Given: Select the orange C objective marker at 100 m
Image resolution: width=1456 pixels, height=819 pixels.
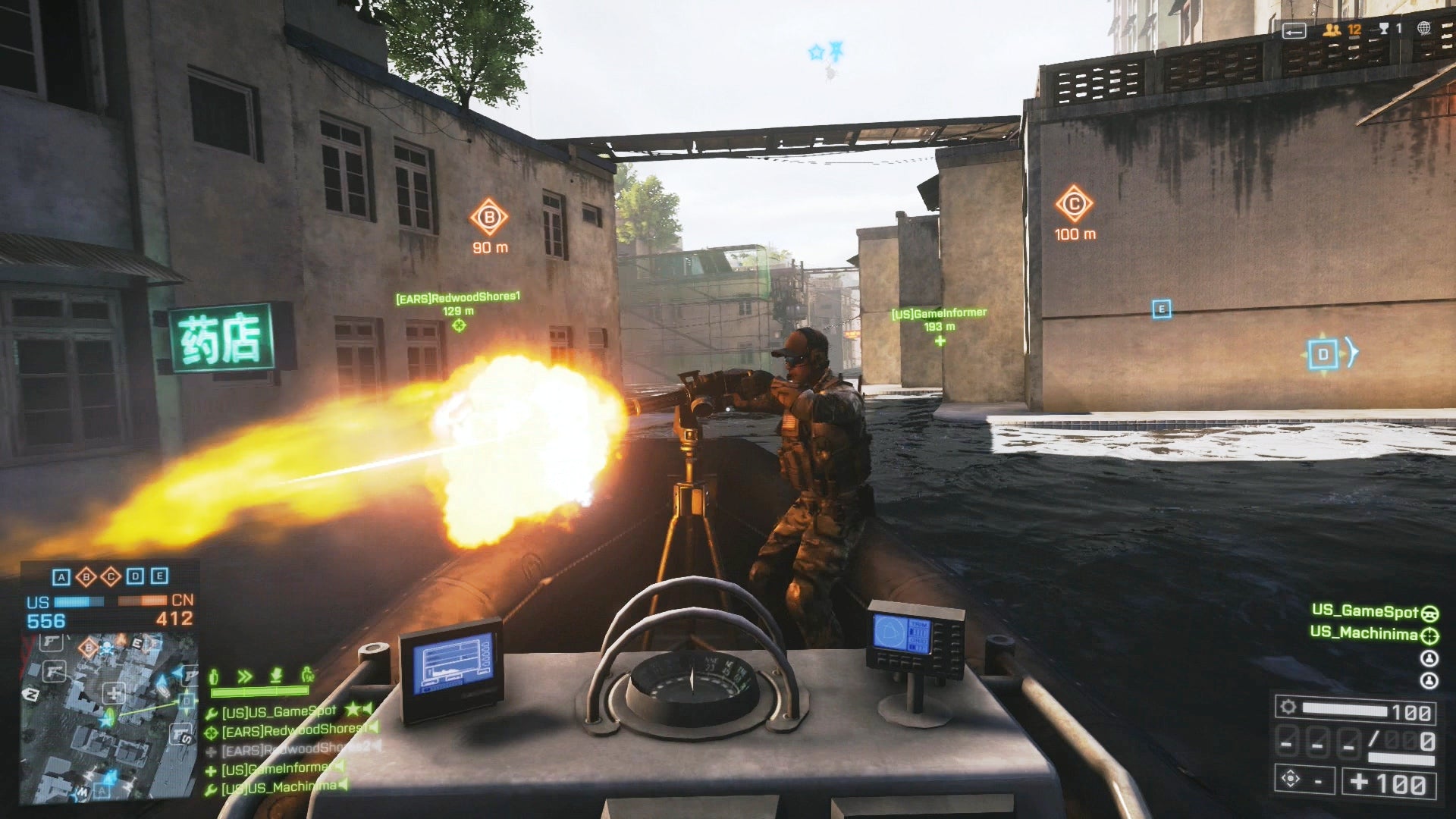Looking at the screenshot, I should (x=1074, y=204).
